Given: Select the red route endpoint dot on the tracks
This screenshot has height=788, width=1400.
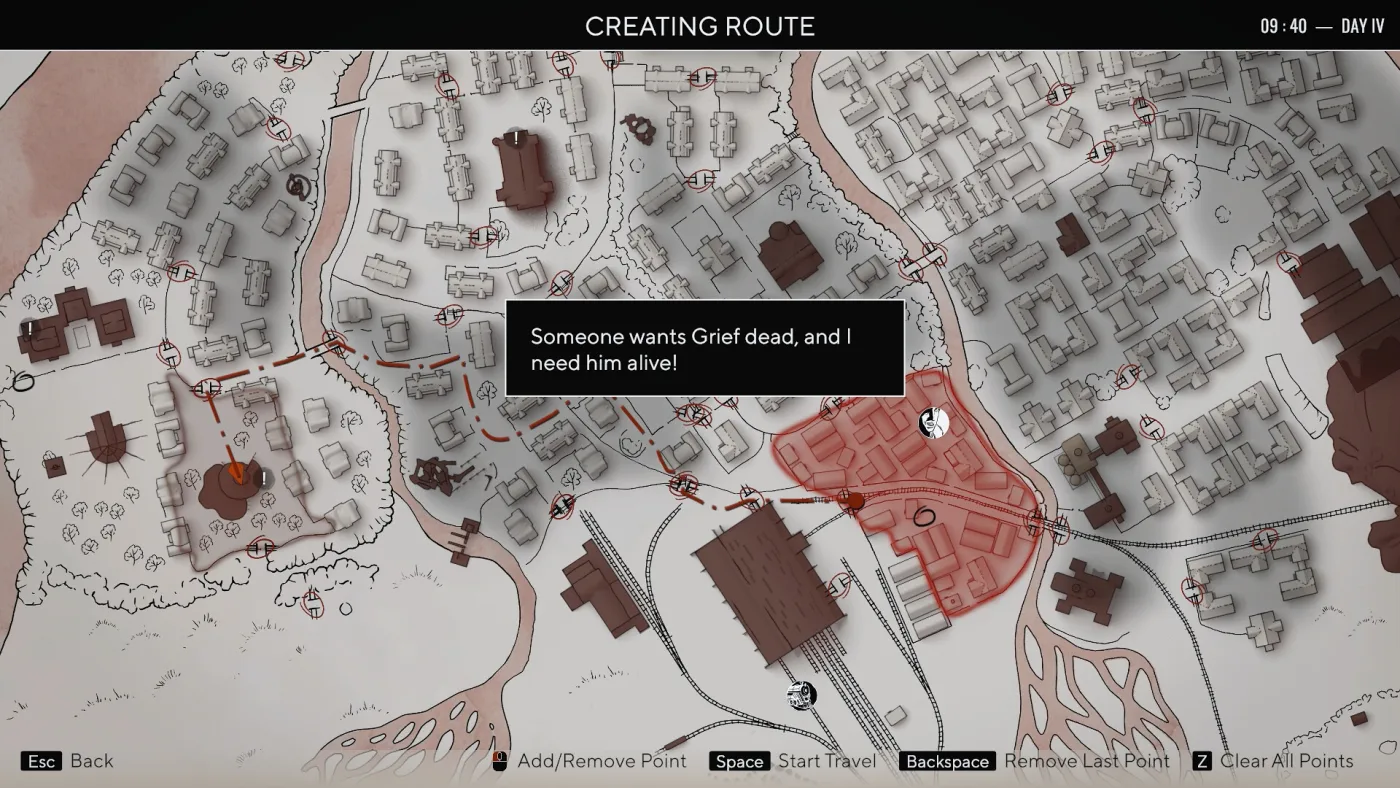Looking at the screenshot, I should 853,500.
